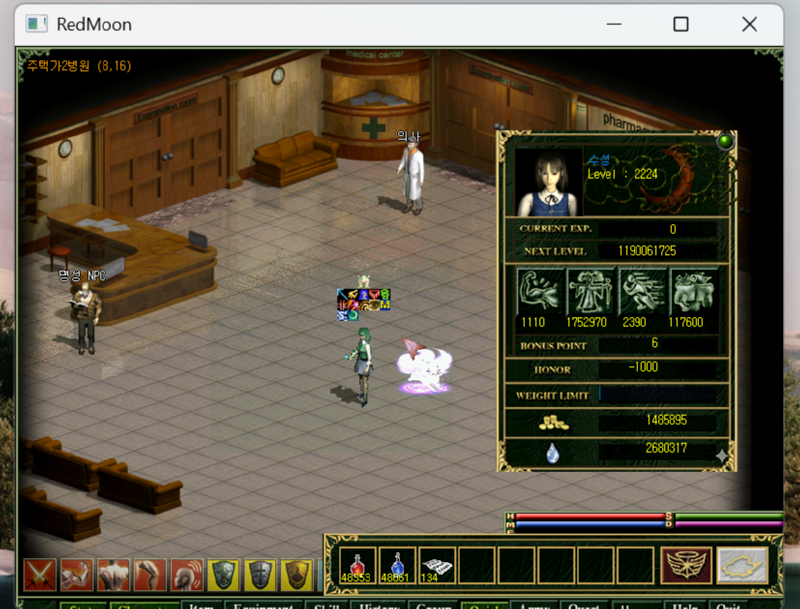This screenshot has width=800, height=609.
Task: Select the horned beast stat icon
Action: tap(694, 292)
